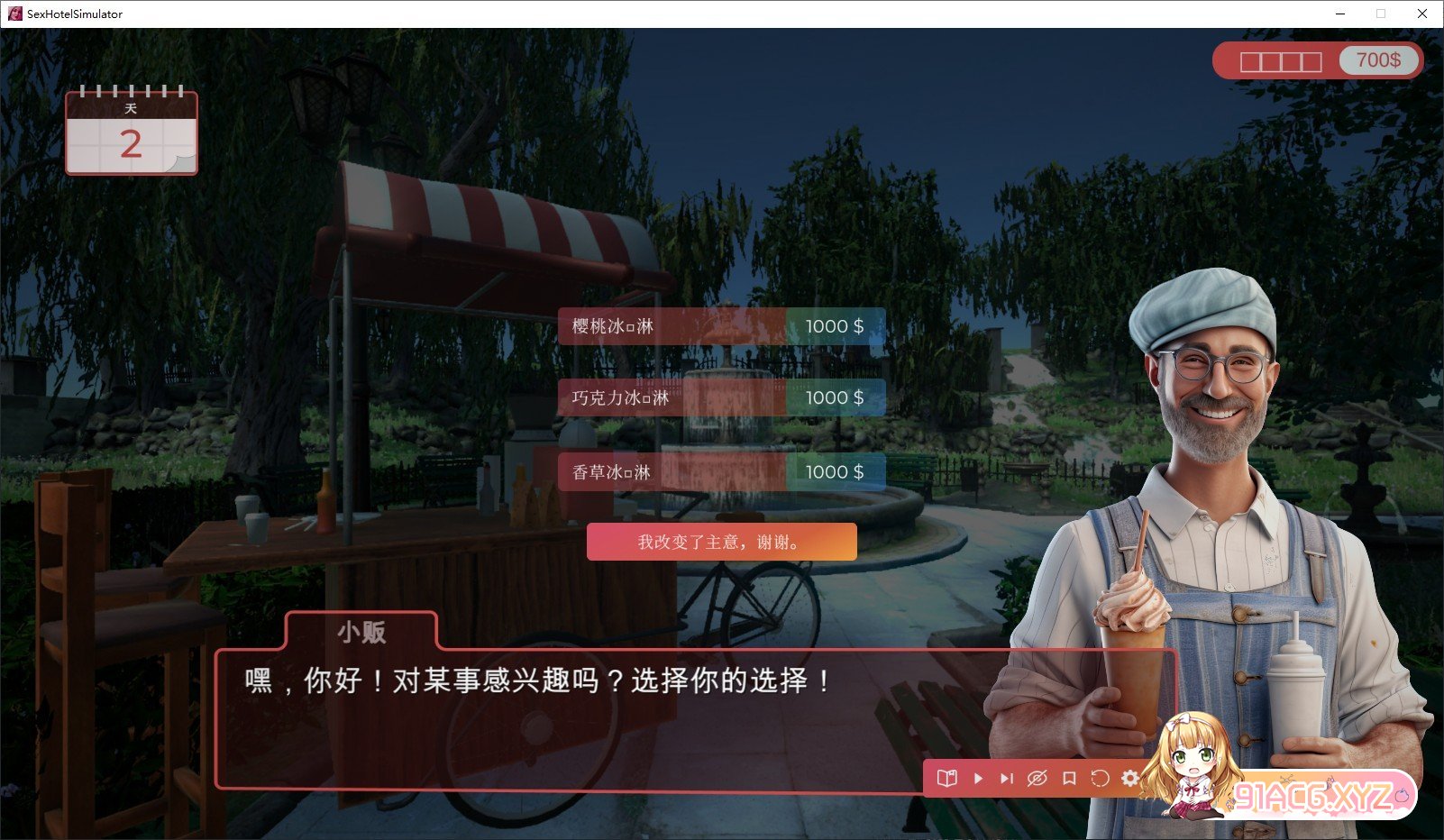The width and height of the screenshot is (1444, 840).
Task: Close the game window
Action: [1422, 14]
